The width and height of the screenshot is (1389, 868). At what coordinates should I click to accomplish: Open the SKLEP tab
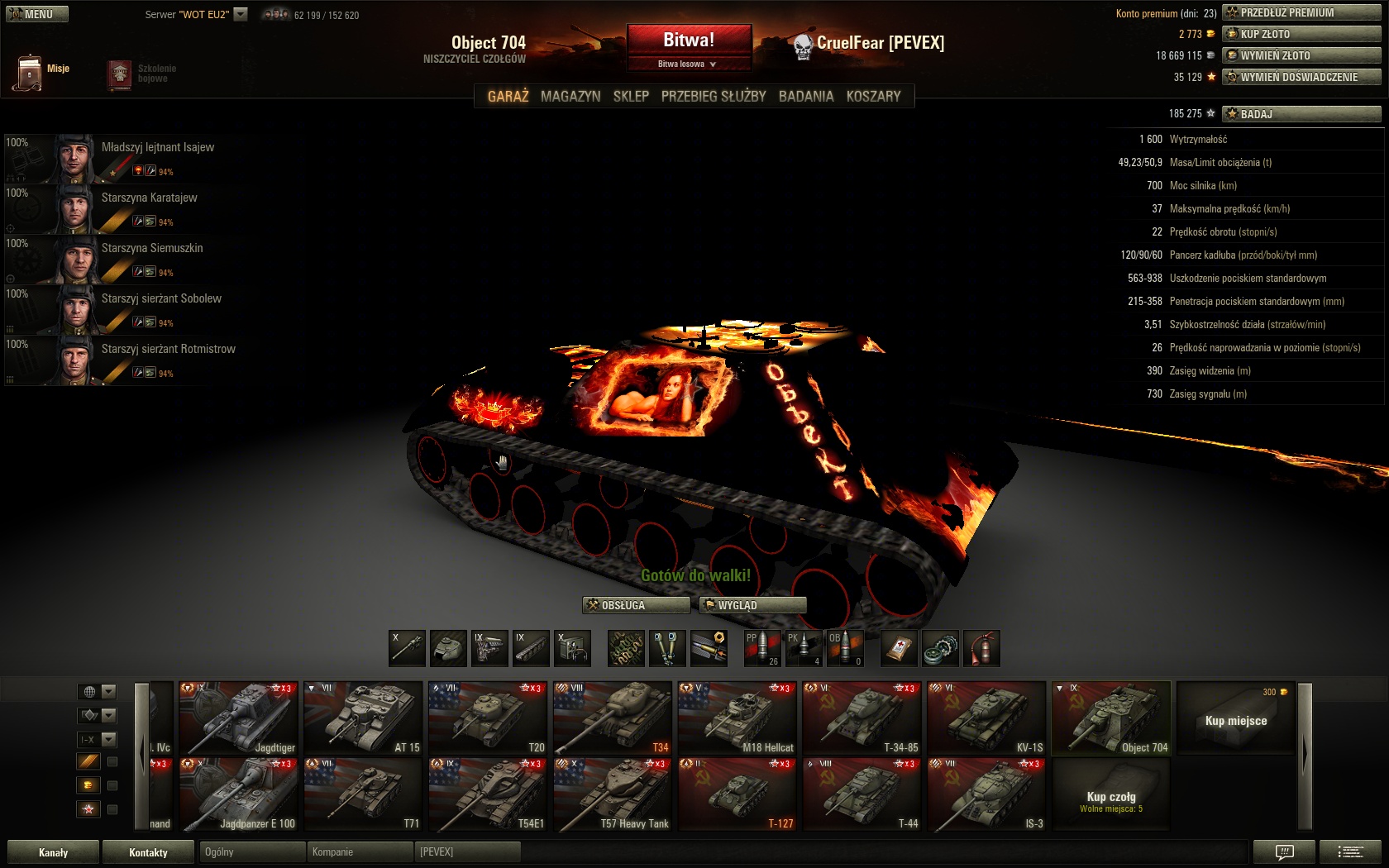[x=631, y=97]
